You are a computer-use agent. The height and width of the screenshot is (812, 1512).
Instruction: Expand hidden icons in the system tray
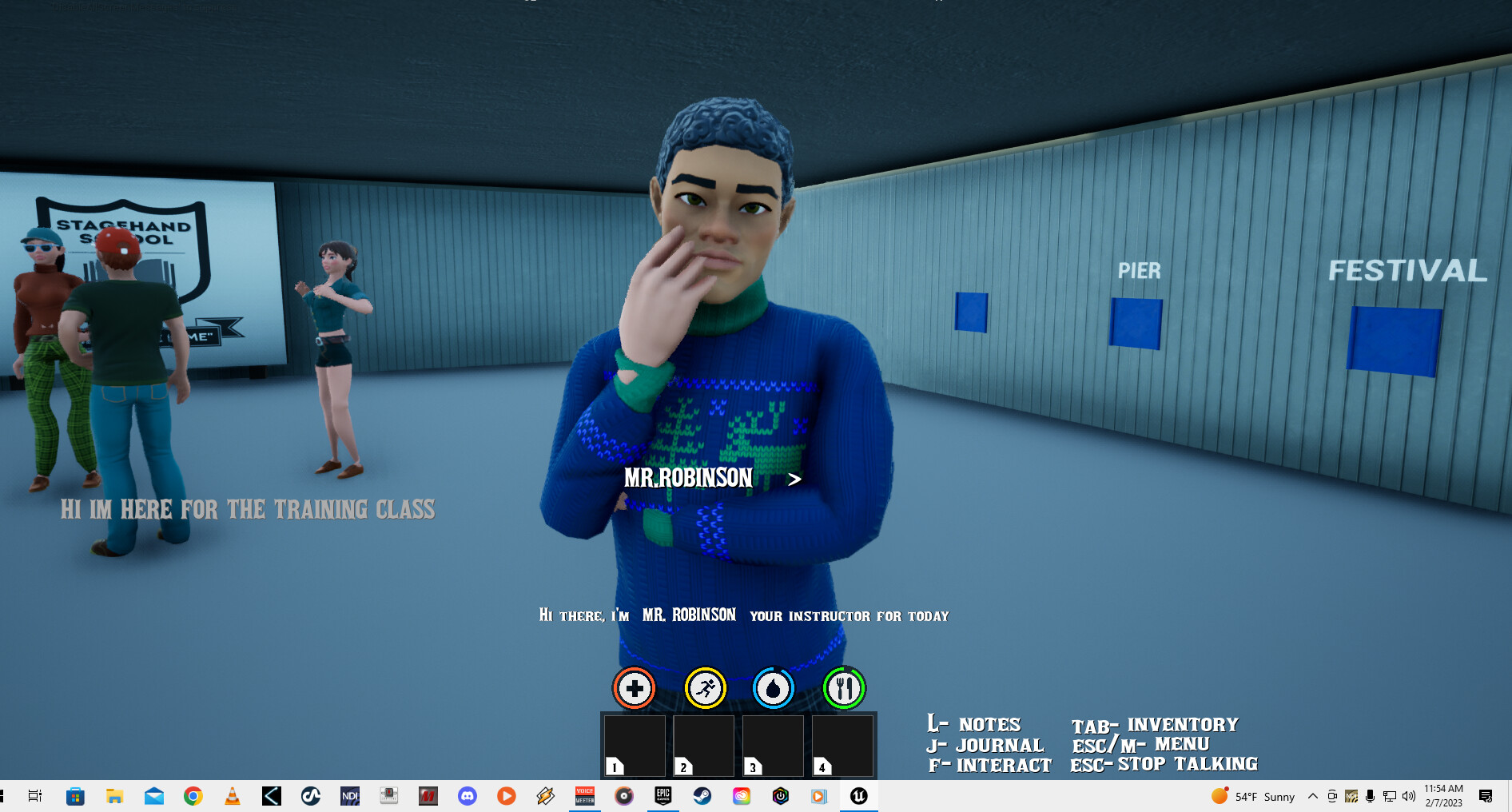[x=1313, y=796]
